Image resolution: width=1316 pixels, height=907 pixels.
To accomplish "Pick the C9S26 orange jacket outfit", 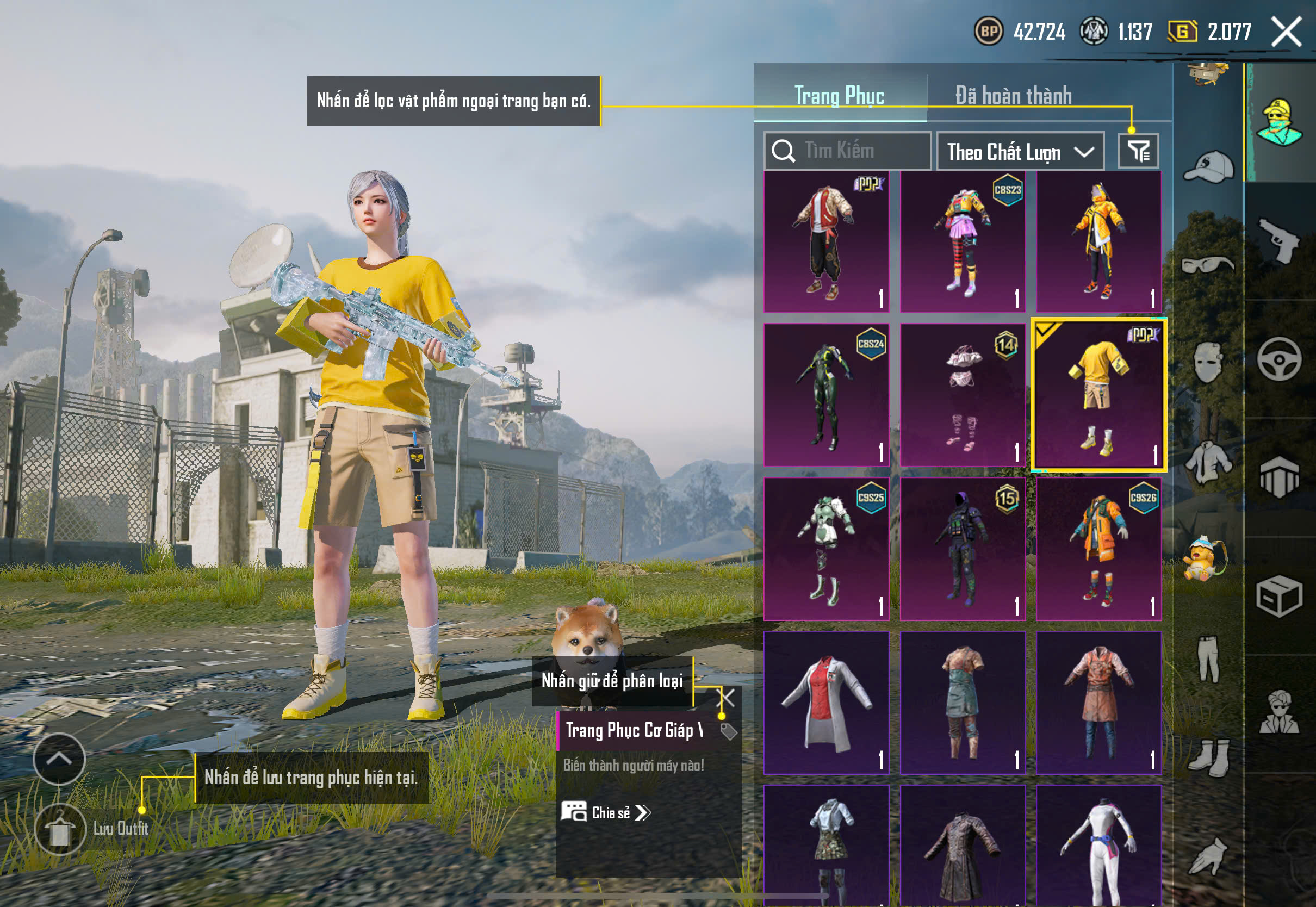I will pos(1098,549).
